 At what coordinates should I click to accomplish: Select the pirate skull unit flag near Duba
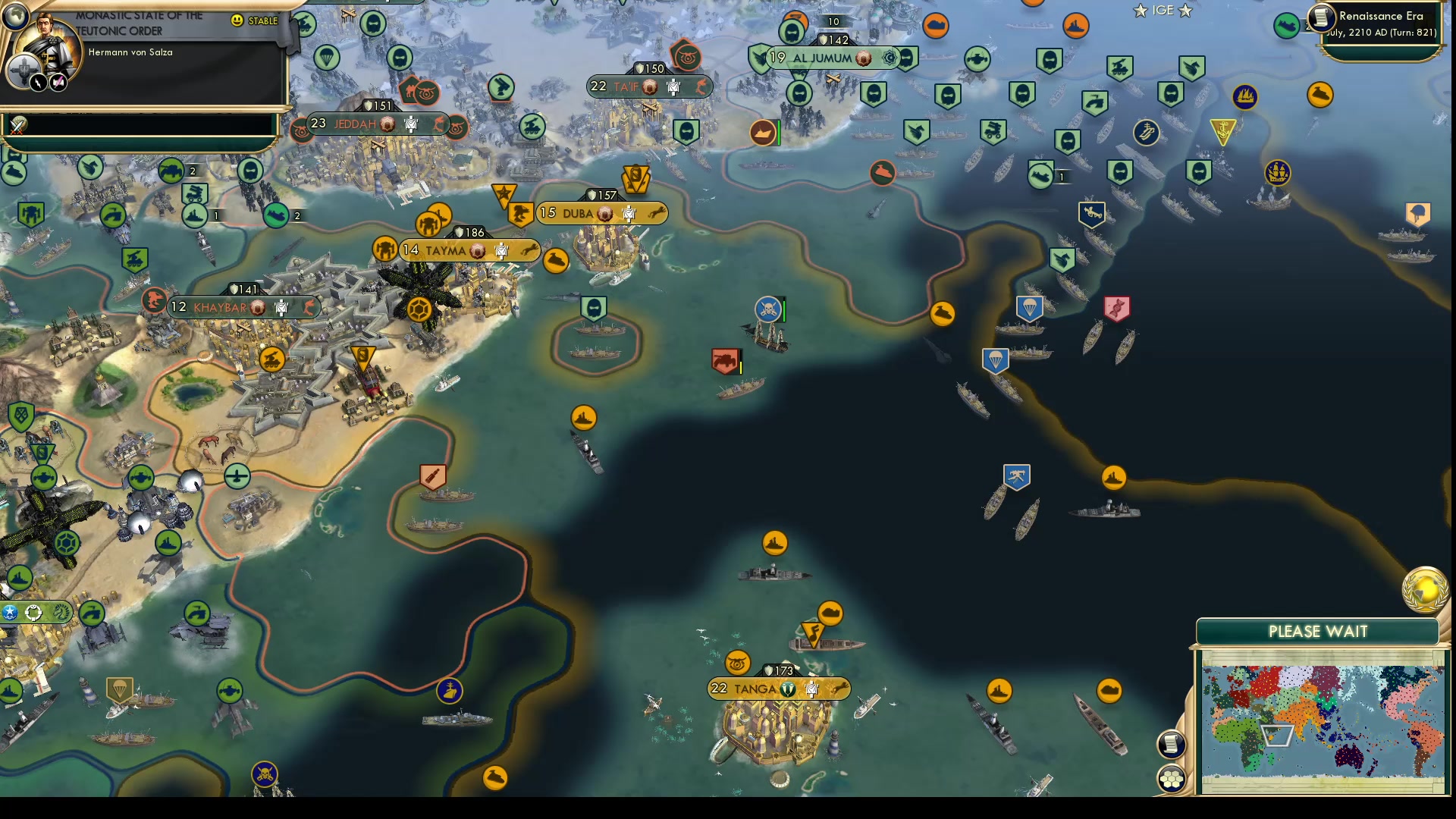click(x=768, y=308)
